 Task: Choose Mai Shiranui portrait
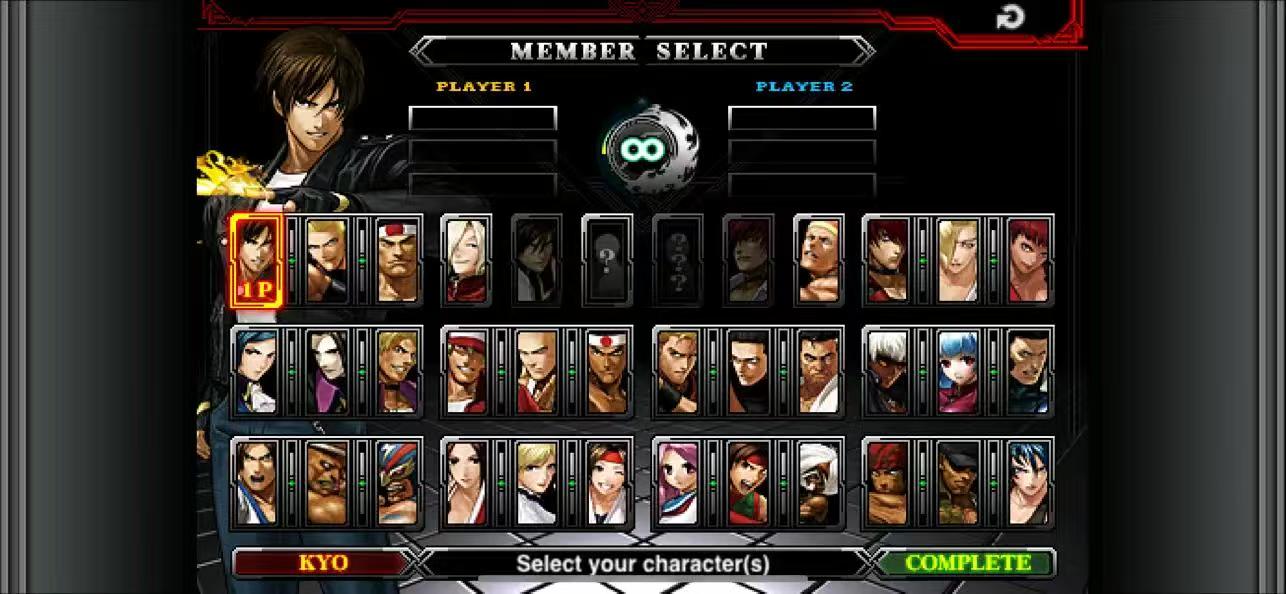(466, 484)
